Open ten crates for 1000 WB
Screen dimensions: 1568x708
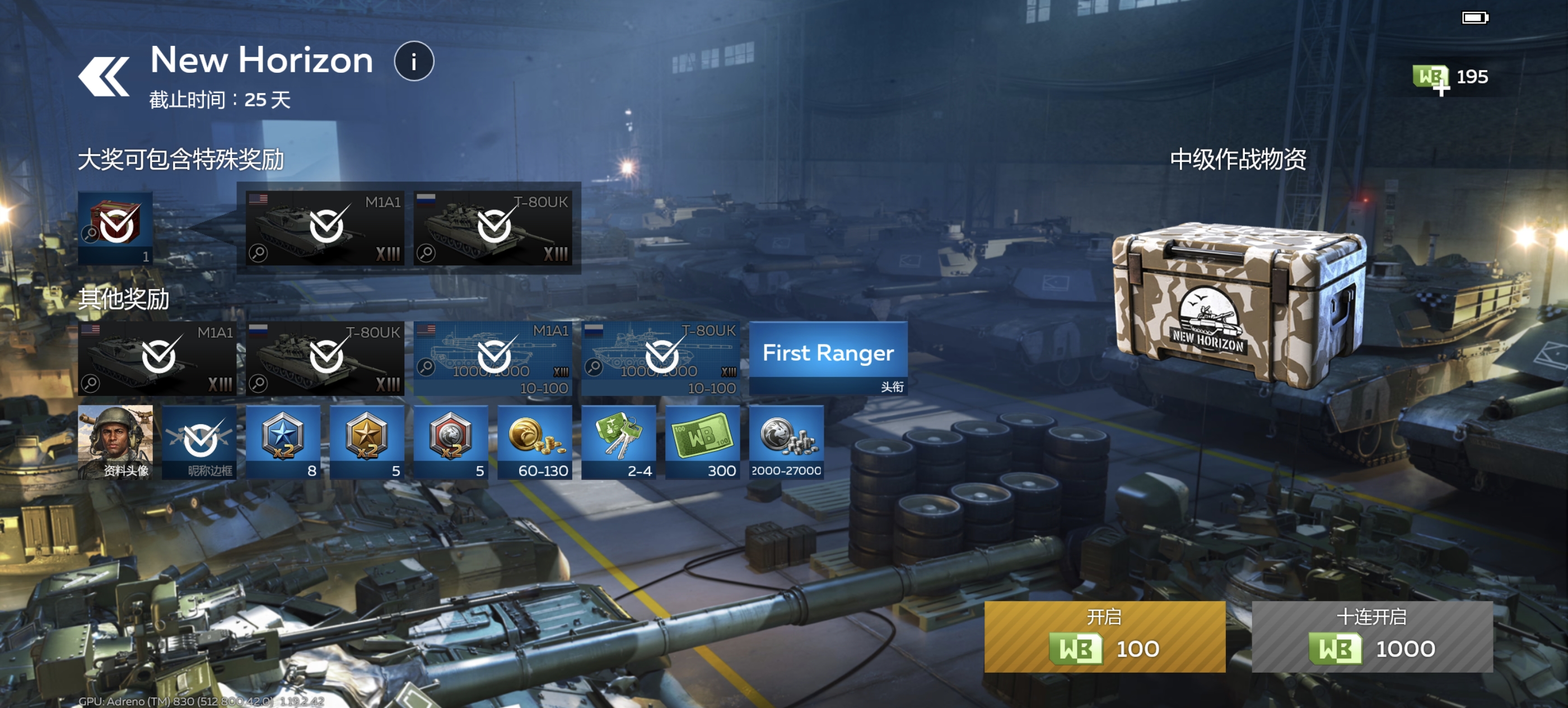[x=1372, y=636]
